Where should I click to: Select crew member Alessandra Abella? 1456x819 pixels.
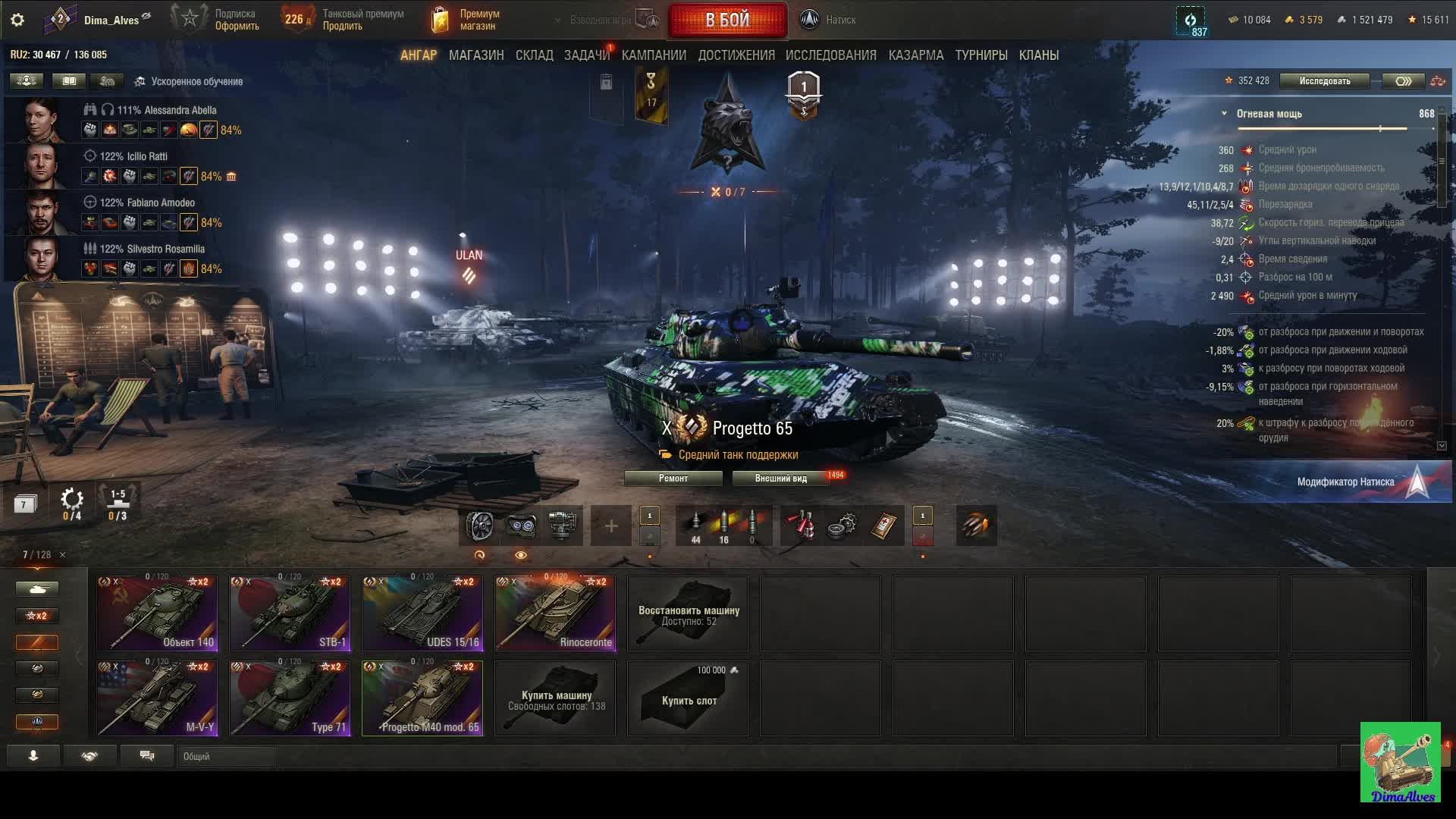[166, 111]
